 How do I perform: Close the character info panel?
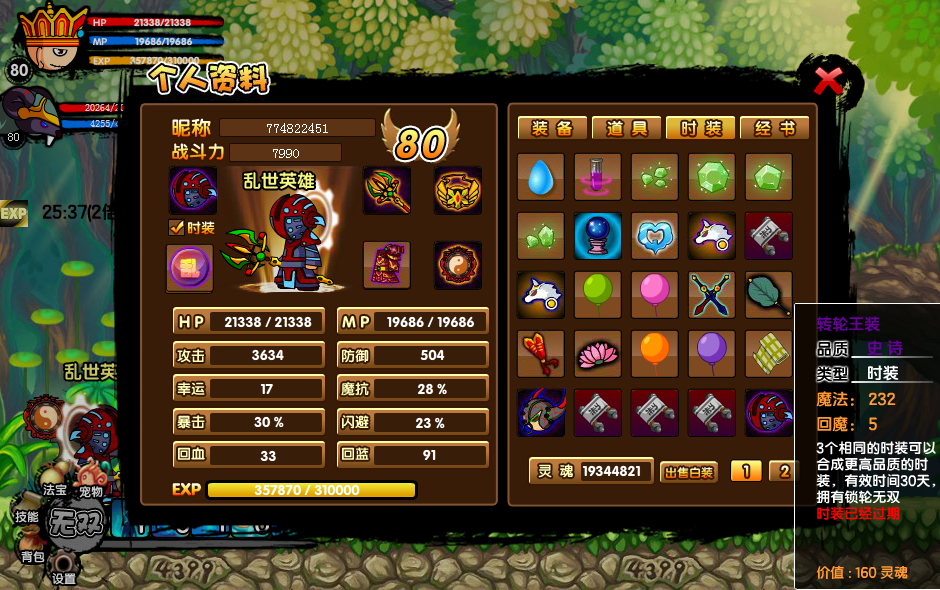[x=828, y=80]
